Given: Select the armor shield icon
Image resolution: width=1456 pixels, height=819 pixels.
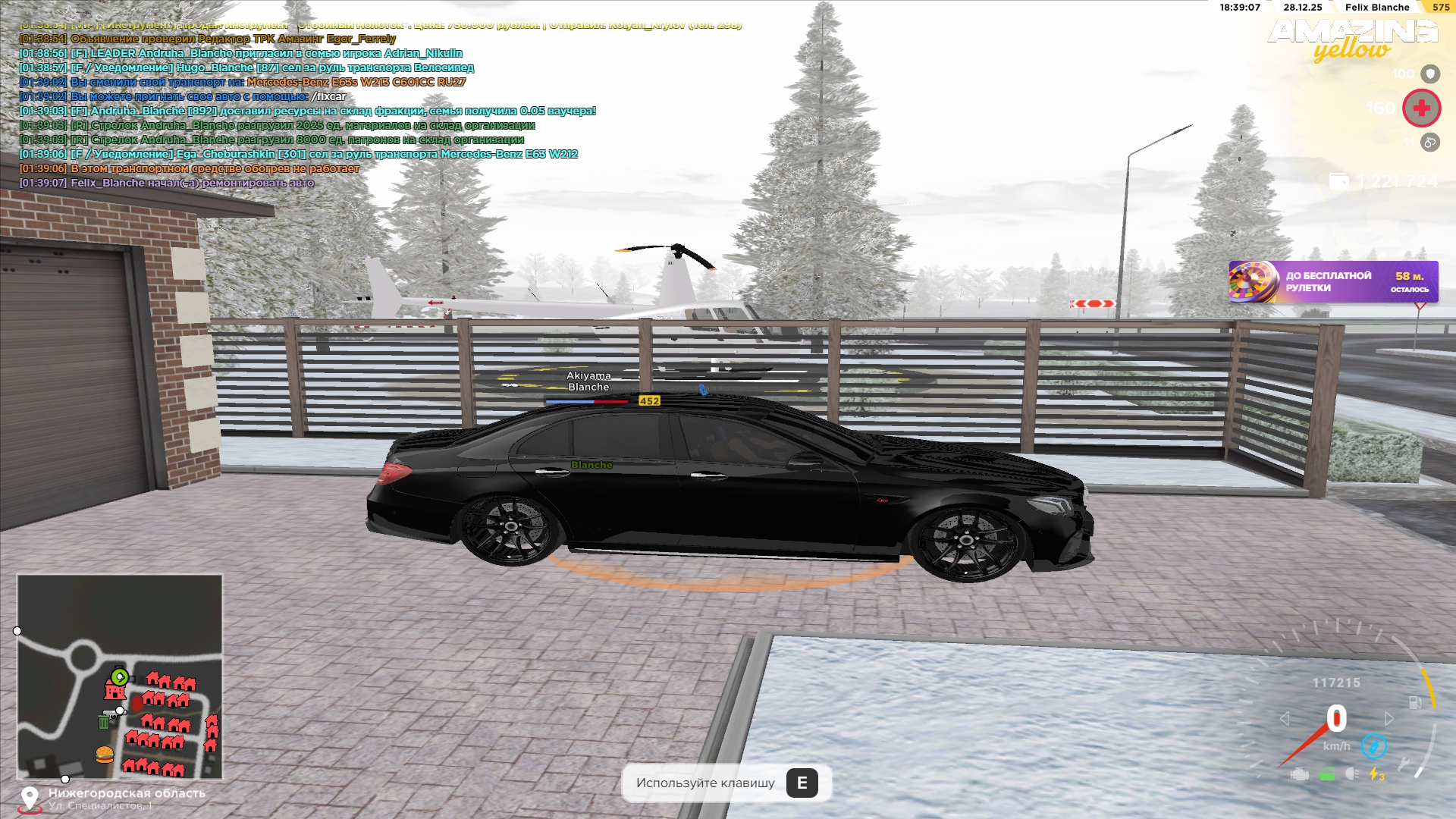Looking at the screenshot, I should (1429, 74).
